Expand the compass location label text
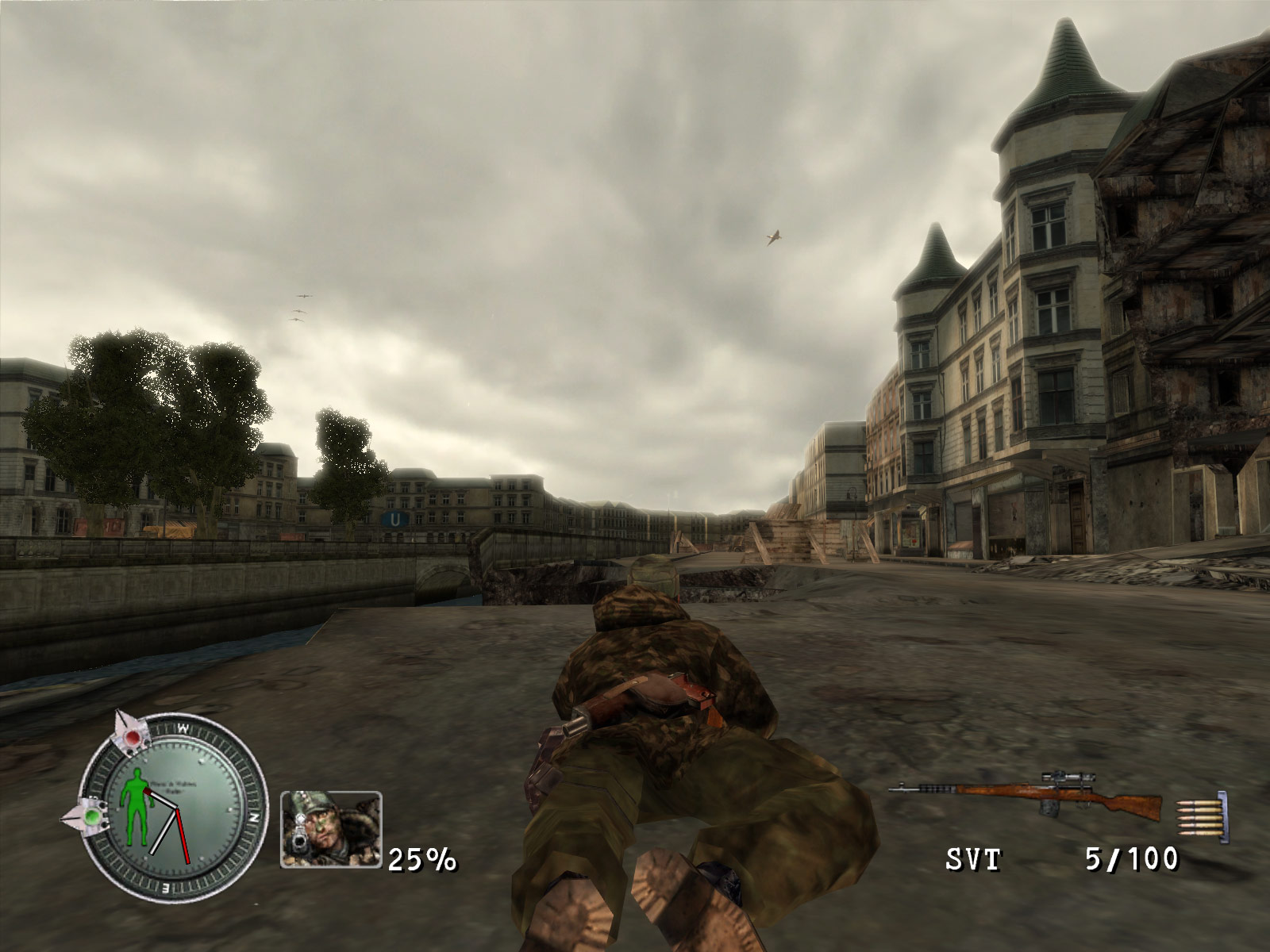This screenshot has height=952, width=1270. pos(174,785)
